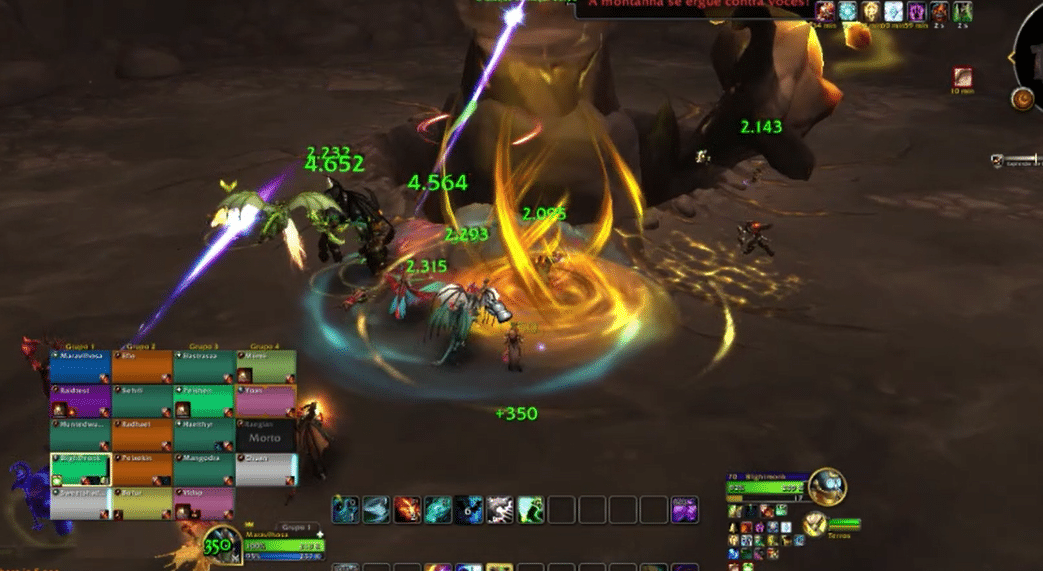Viewport: 1043px width, 571px height.
Task: Click the purple ability at action bar's end
Action: [x=685, y=510]
